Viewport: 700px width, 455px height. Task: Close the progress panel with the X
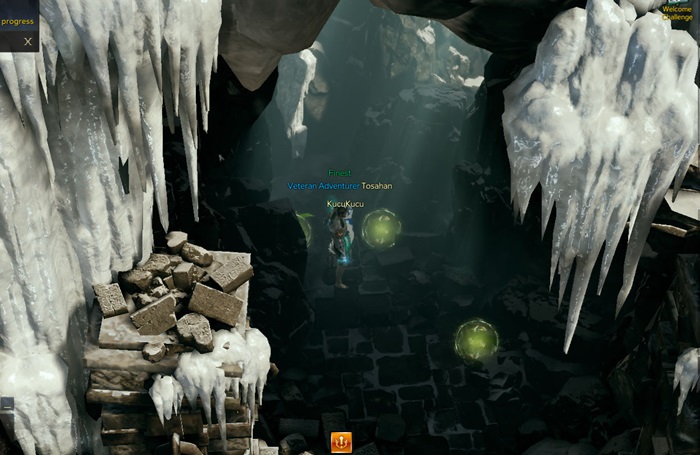[28, 42]
